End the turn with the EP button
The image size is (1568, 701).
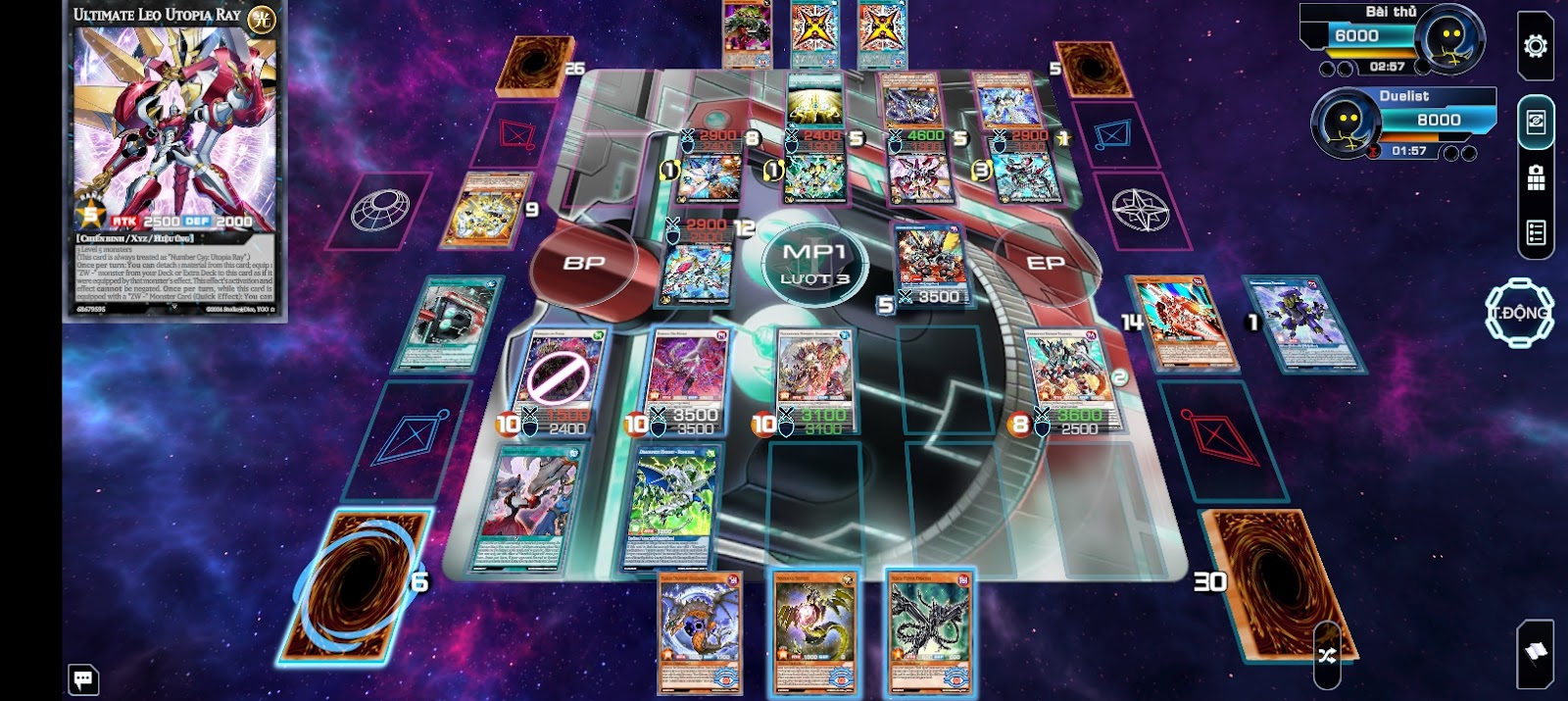click(1045, 263)
